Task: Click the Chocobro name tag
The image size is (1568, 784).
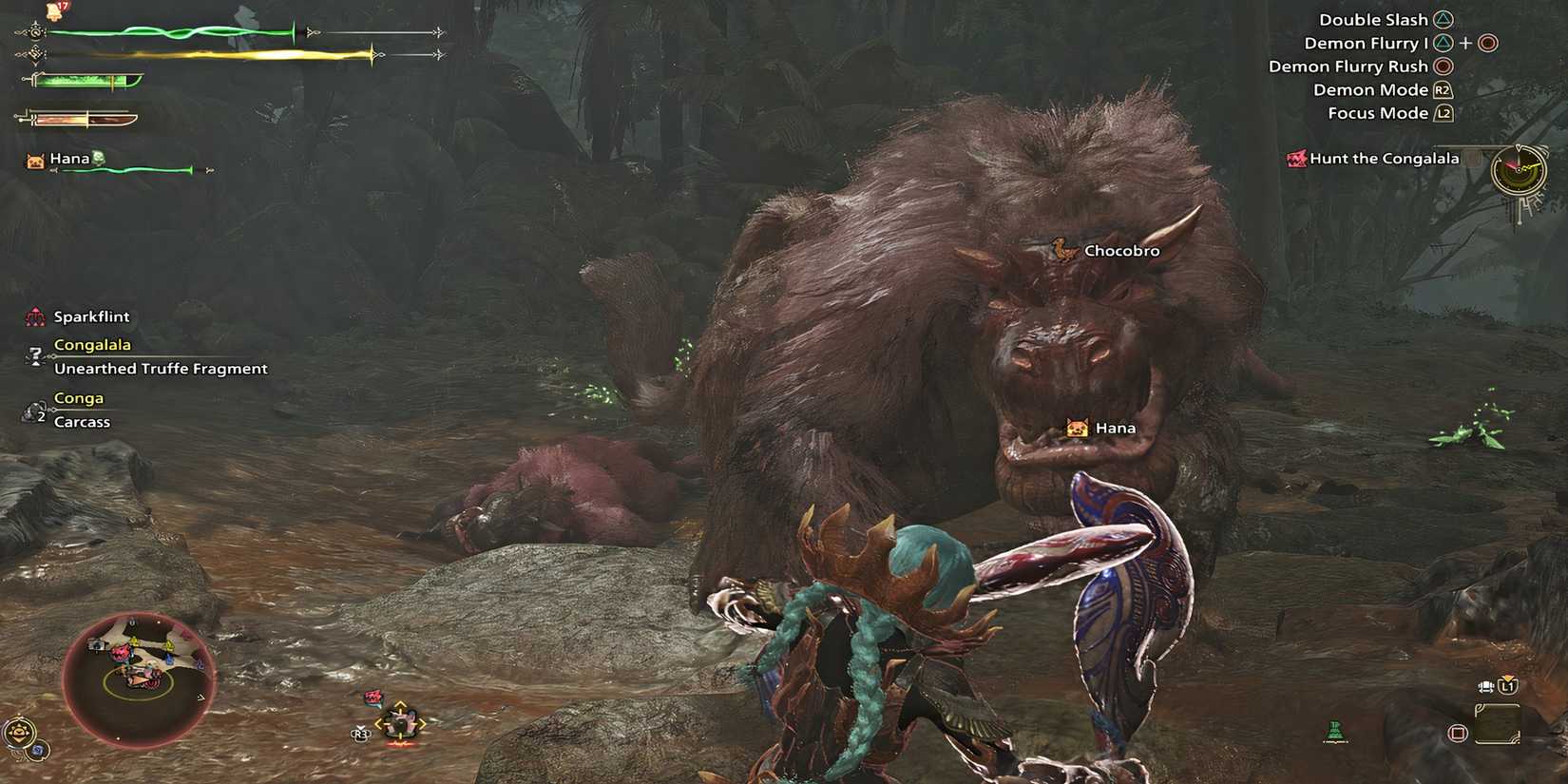Action: 1122,250
